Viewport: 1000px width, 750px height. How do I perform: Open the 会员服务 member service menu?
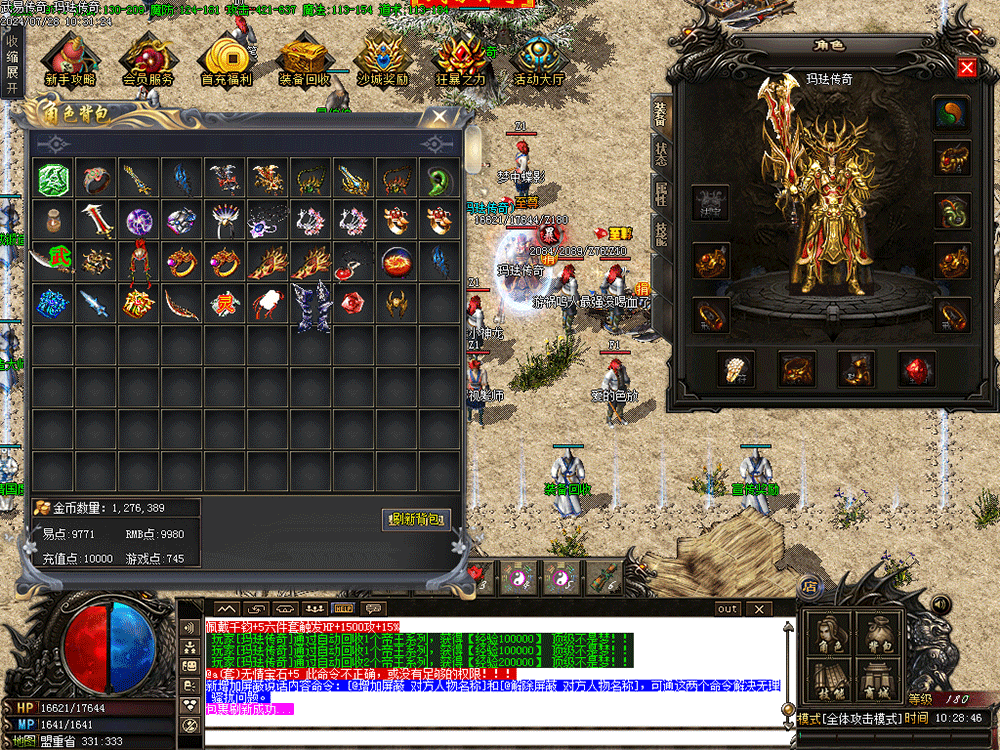point(148,60)
